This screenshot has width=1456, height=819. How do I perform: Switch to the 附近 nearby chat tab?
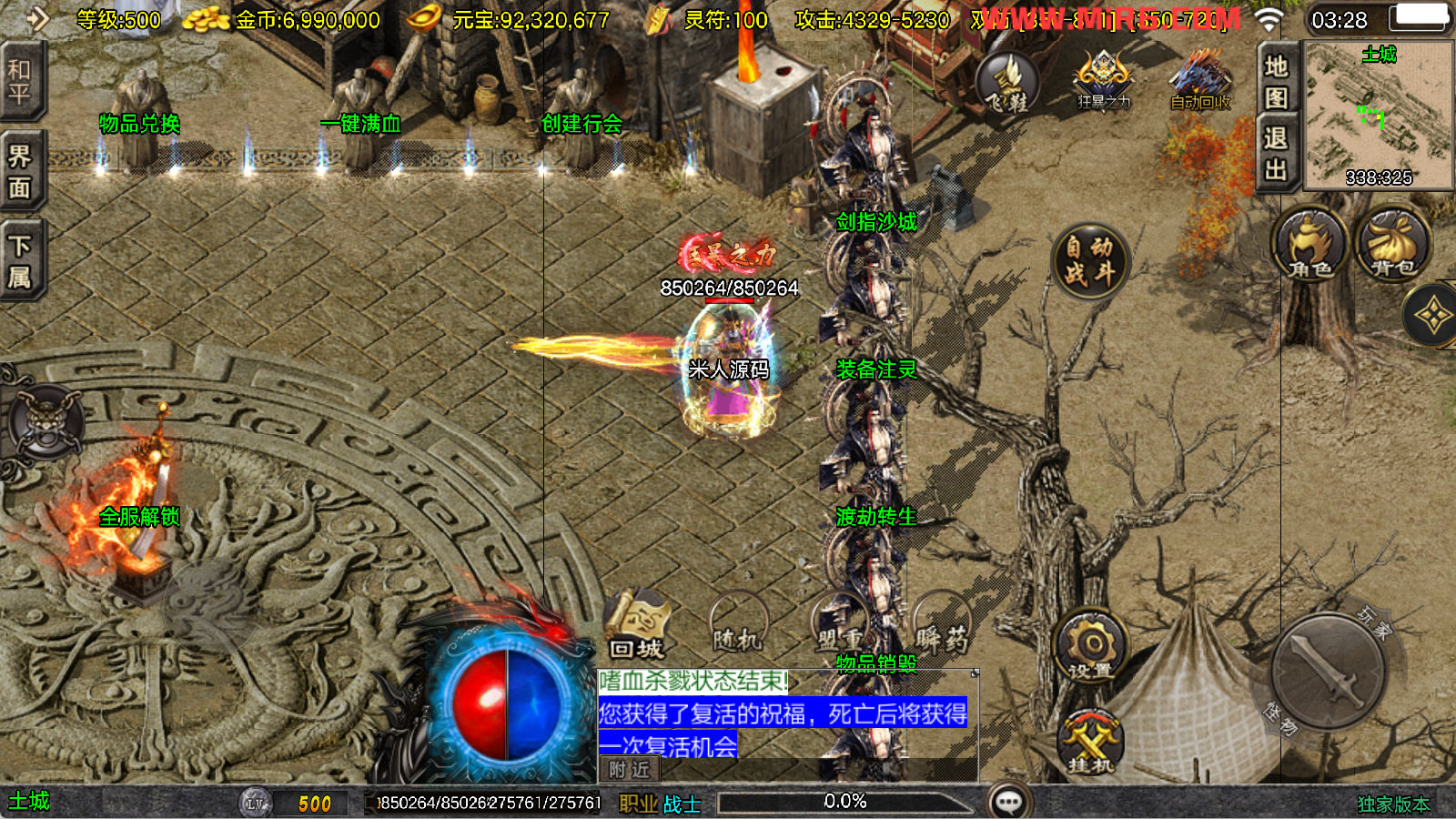629,770
